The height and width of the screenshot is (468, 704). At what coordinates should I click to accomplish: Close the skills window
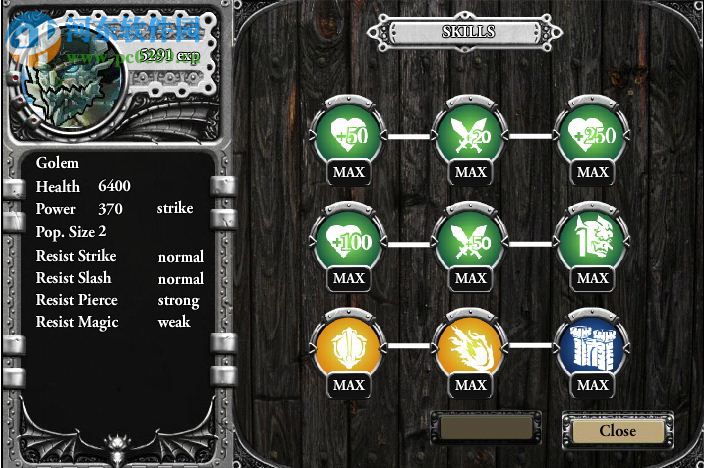617,430
